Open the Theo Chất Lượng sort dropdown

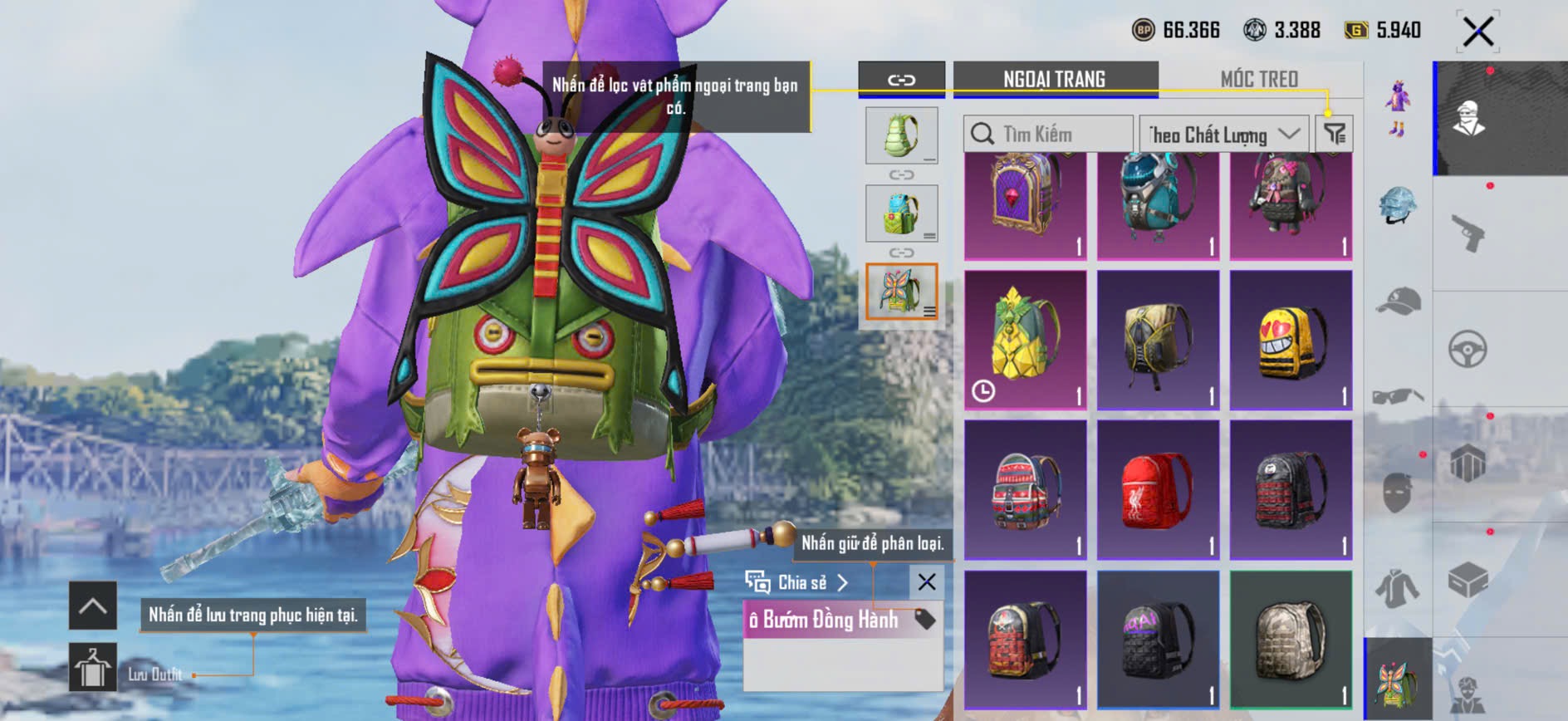(x=1223, y=134)
